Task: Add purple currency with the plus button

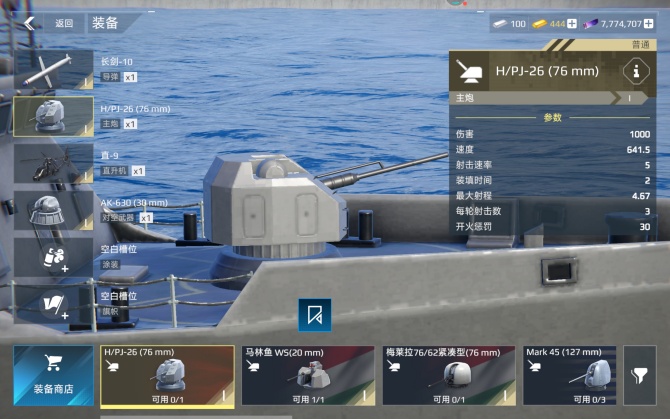Action: 662,23
